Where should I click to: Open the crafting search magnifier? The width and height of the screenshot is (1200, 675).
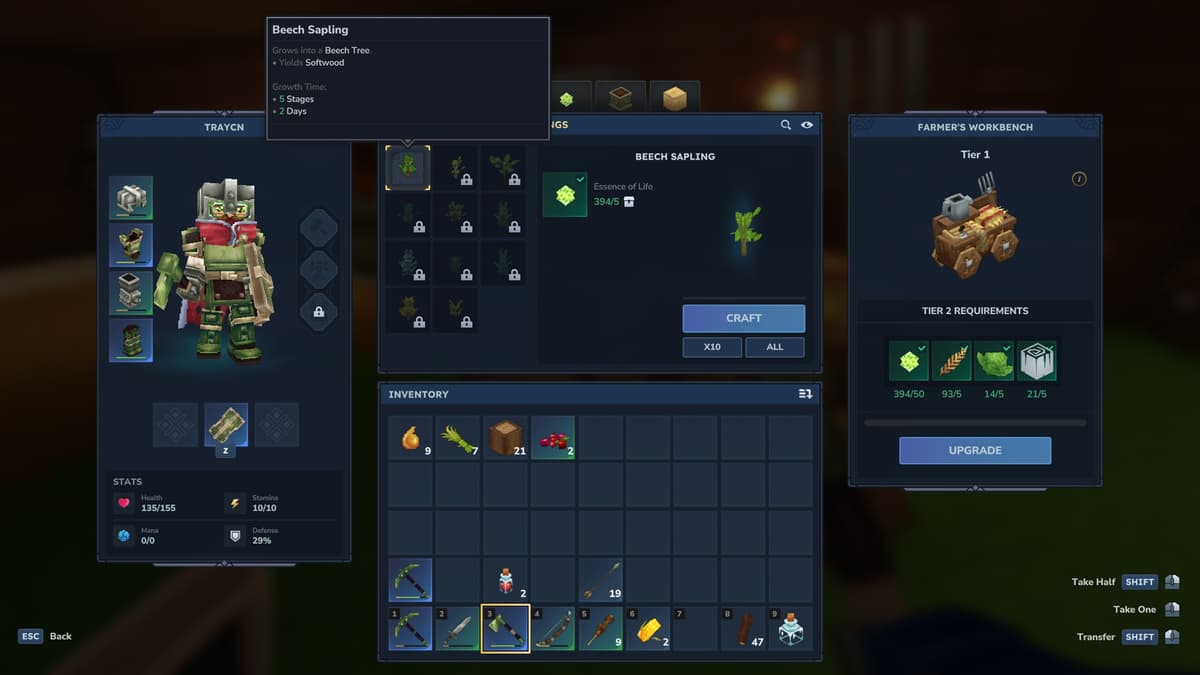[x=787, y=125]
